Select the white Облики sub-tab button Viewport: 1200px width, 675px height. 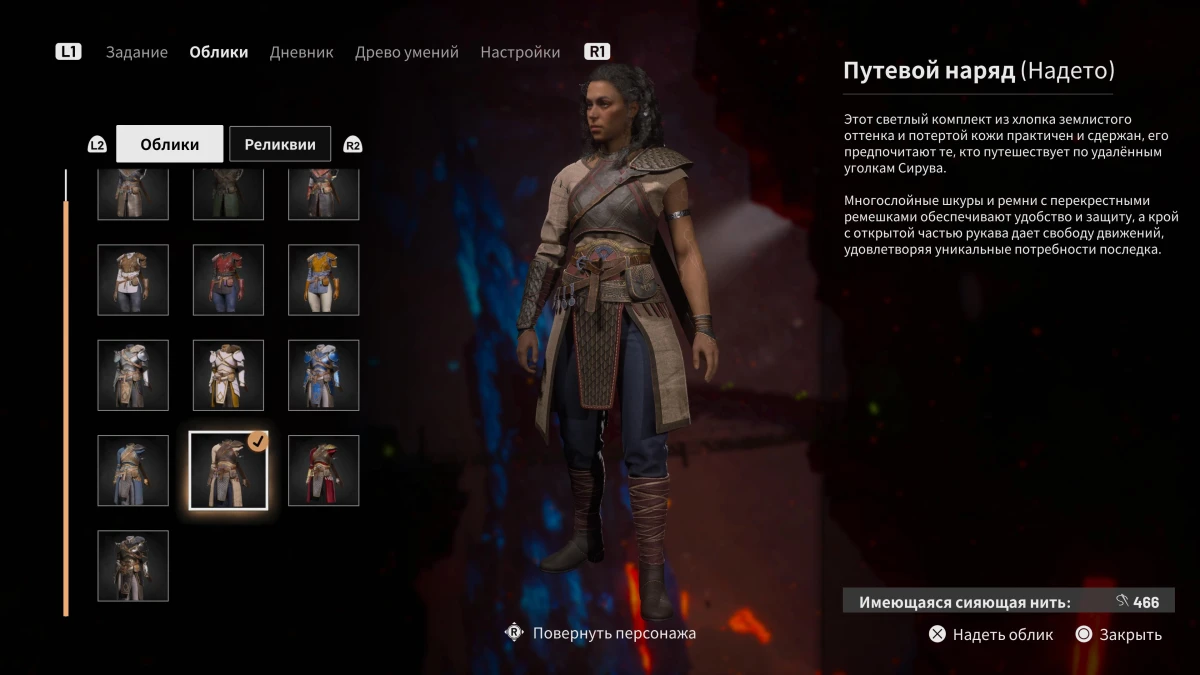coord(169,144)
